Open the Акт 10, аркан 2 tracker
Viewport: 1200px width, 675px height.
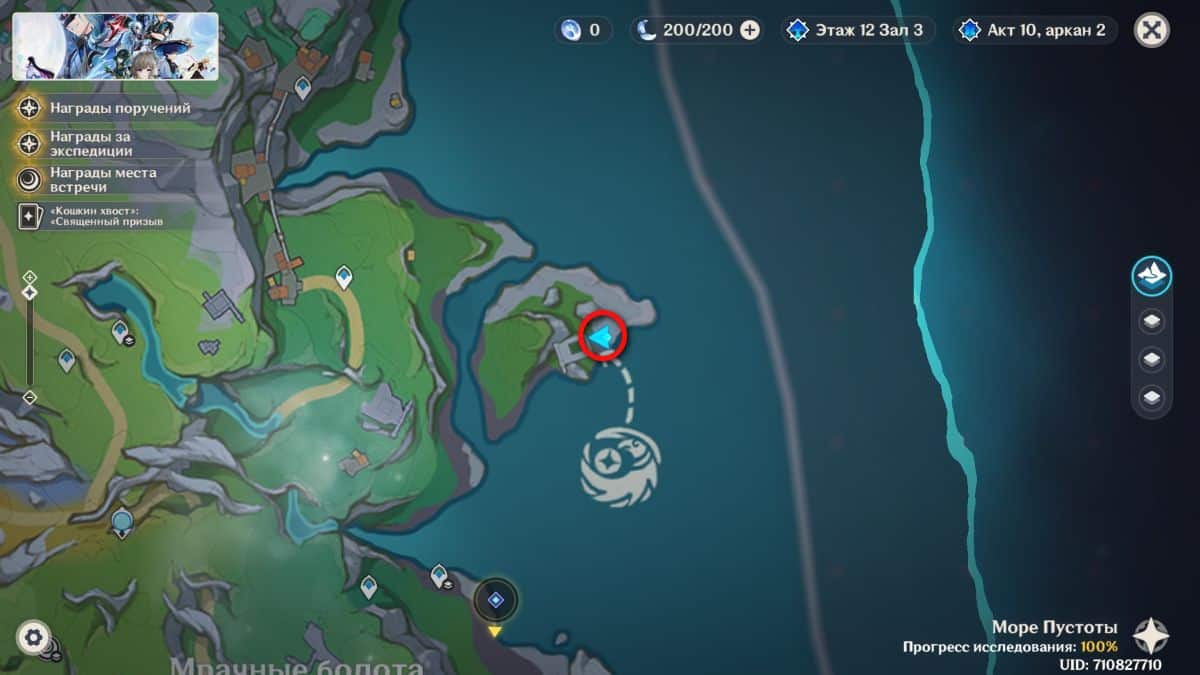[1037, 30]
